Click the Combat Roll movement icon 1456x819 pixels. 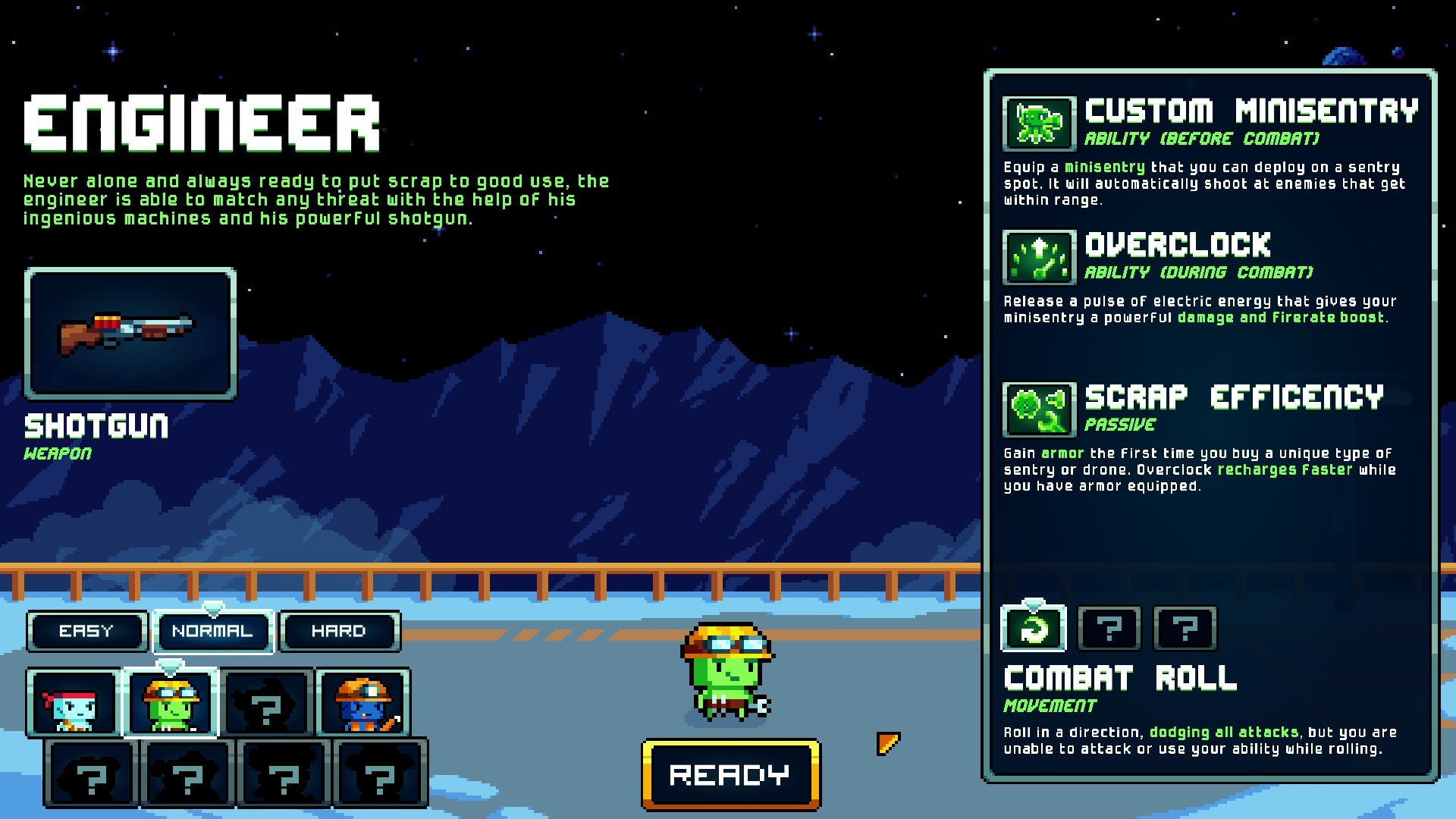[1034, 628]
